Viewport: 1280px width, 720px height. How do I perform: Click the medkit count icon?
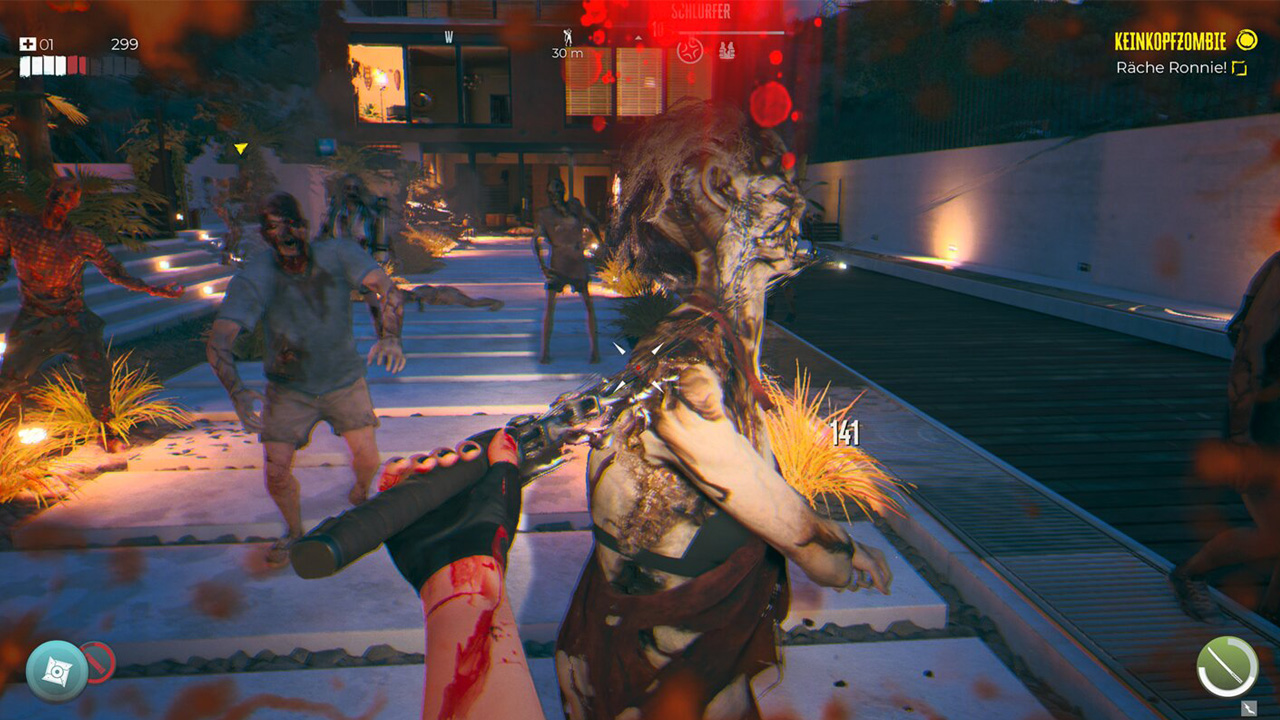(x=28, y=44)
